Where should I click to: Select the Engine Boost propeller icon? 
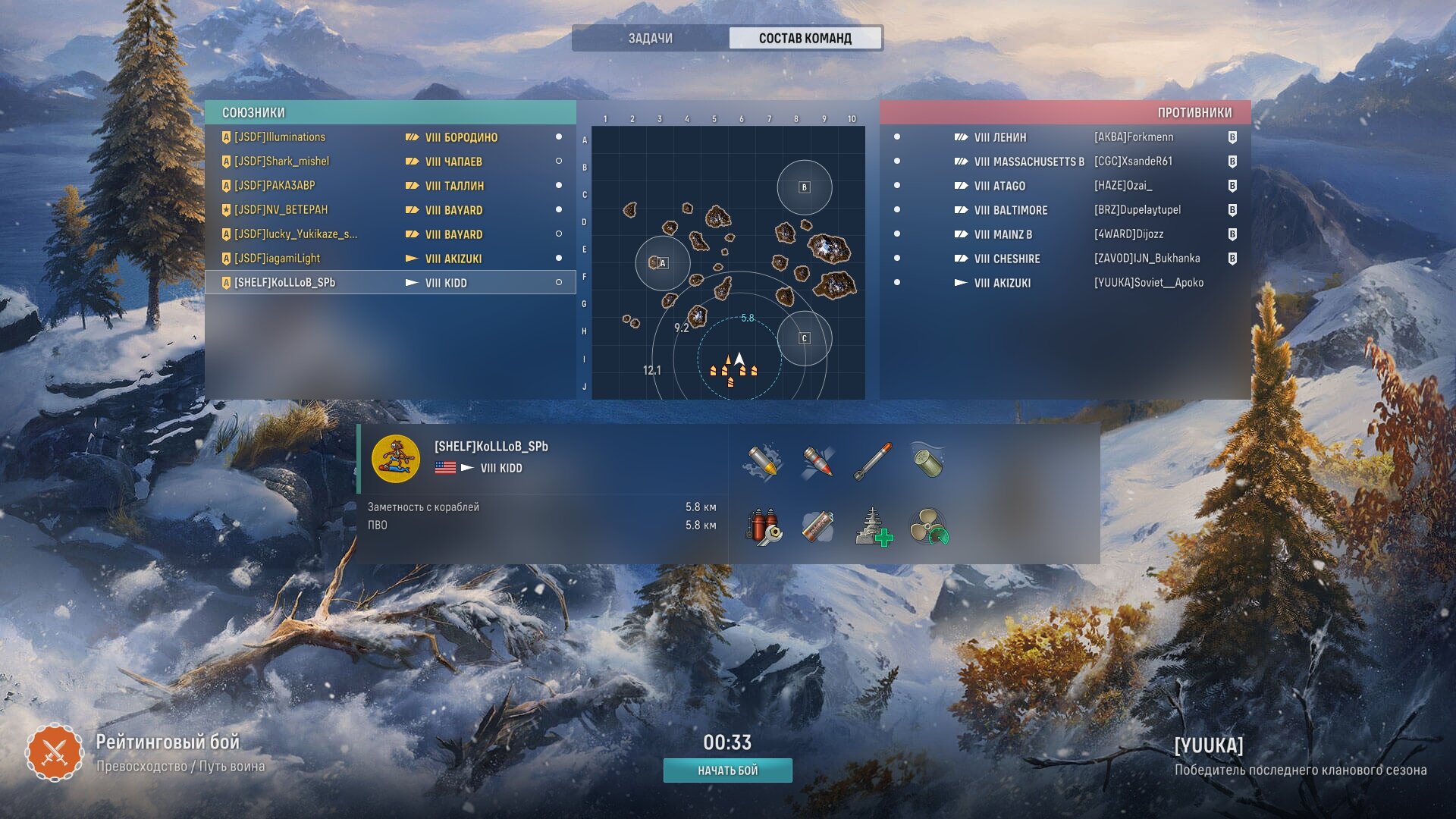928,527
